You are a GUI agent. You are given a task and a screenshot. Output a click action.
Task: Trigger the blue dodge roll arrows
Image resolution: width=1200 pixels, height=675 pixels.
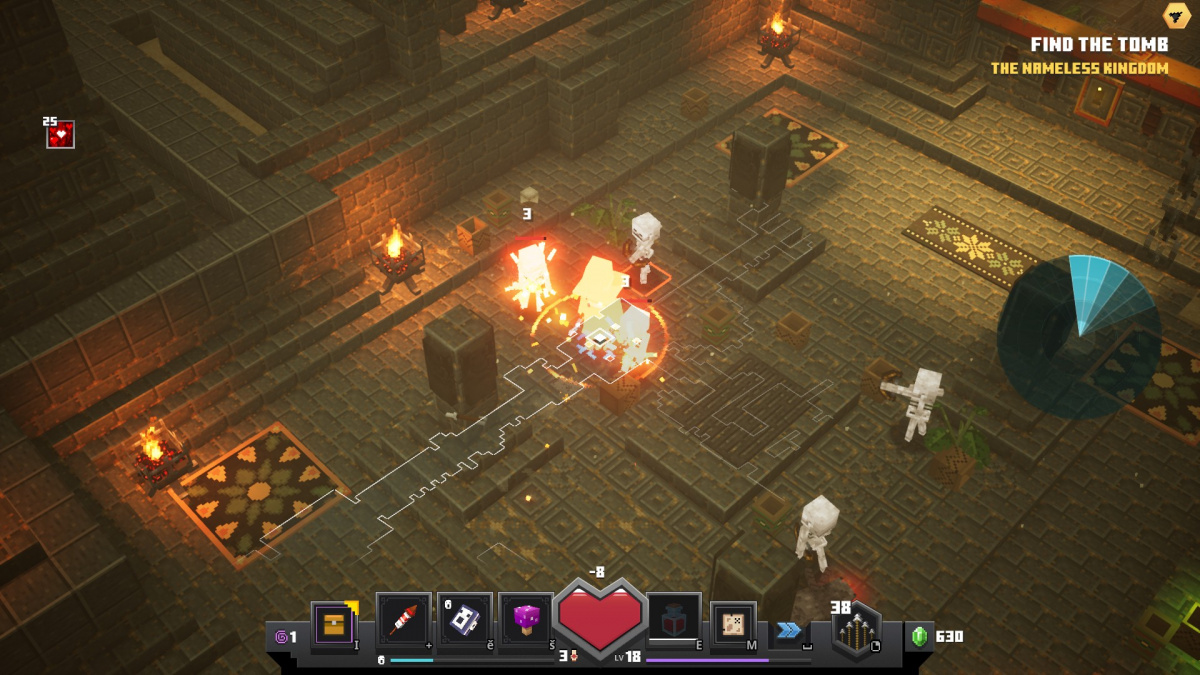click(x=788, y=629)
